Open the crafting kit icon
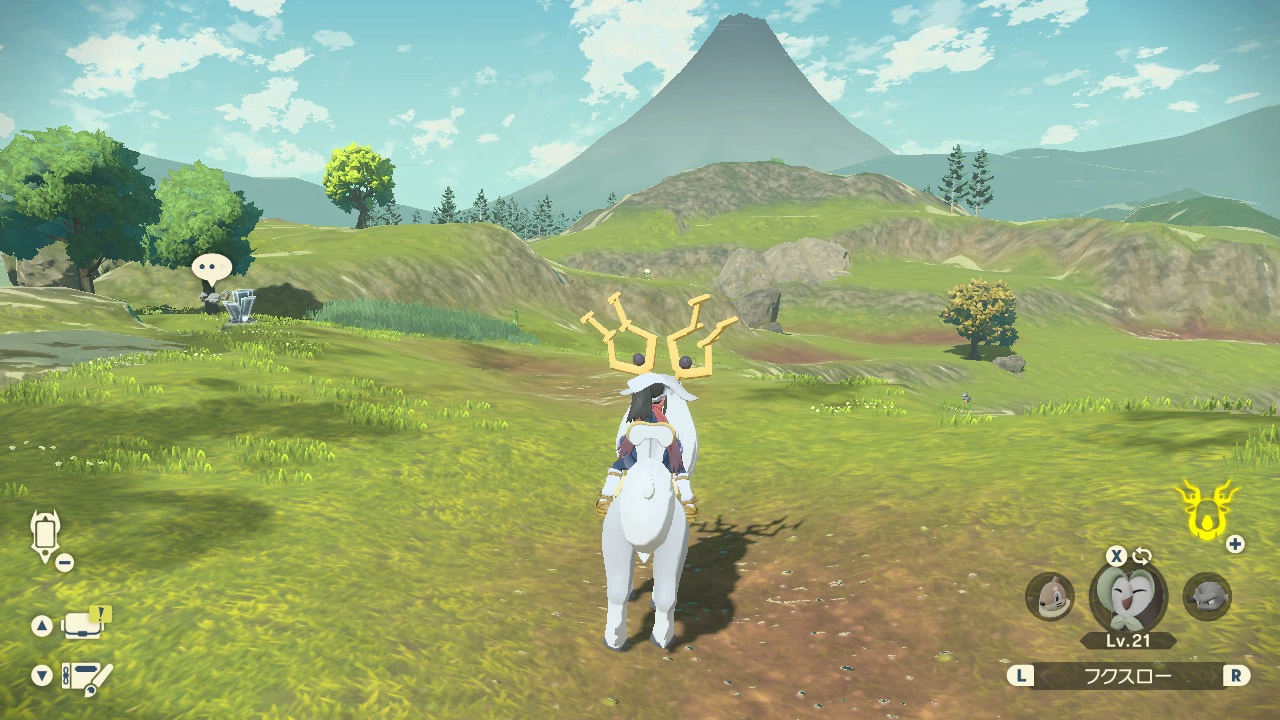This screenshot has height=720, width=1280. 87,677
